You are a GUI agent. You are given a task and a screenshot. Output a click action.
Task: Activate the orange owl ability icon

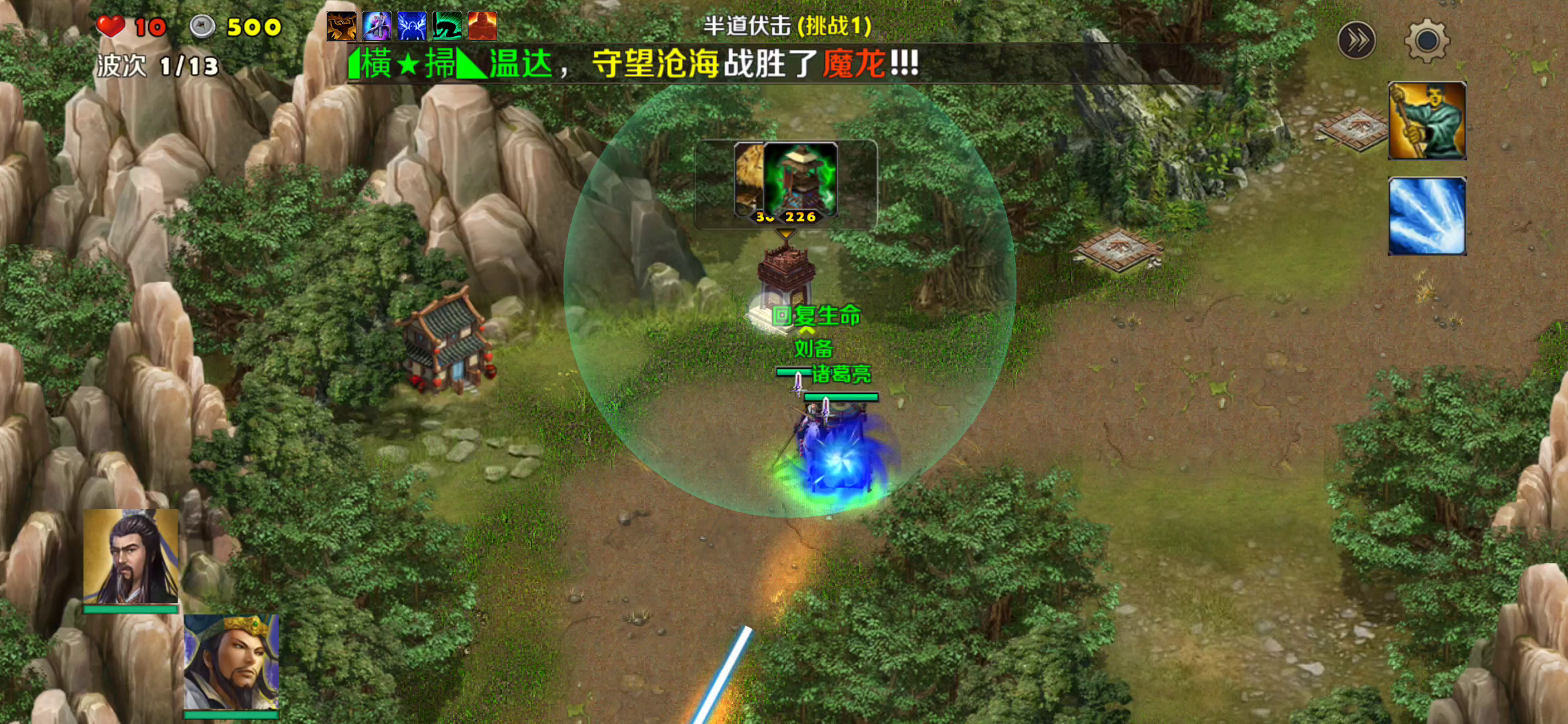click(x=341, y=27)
